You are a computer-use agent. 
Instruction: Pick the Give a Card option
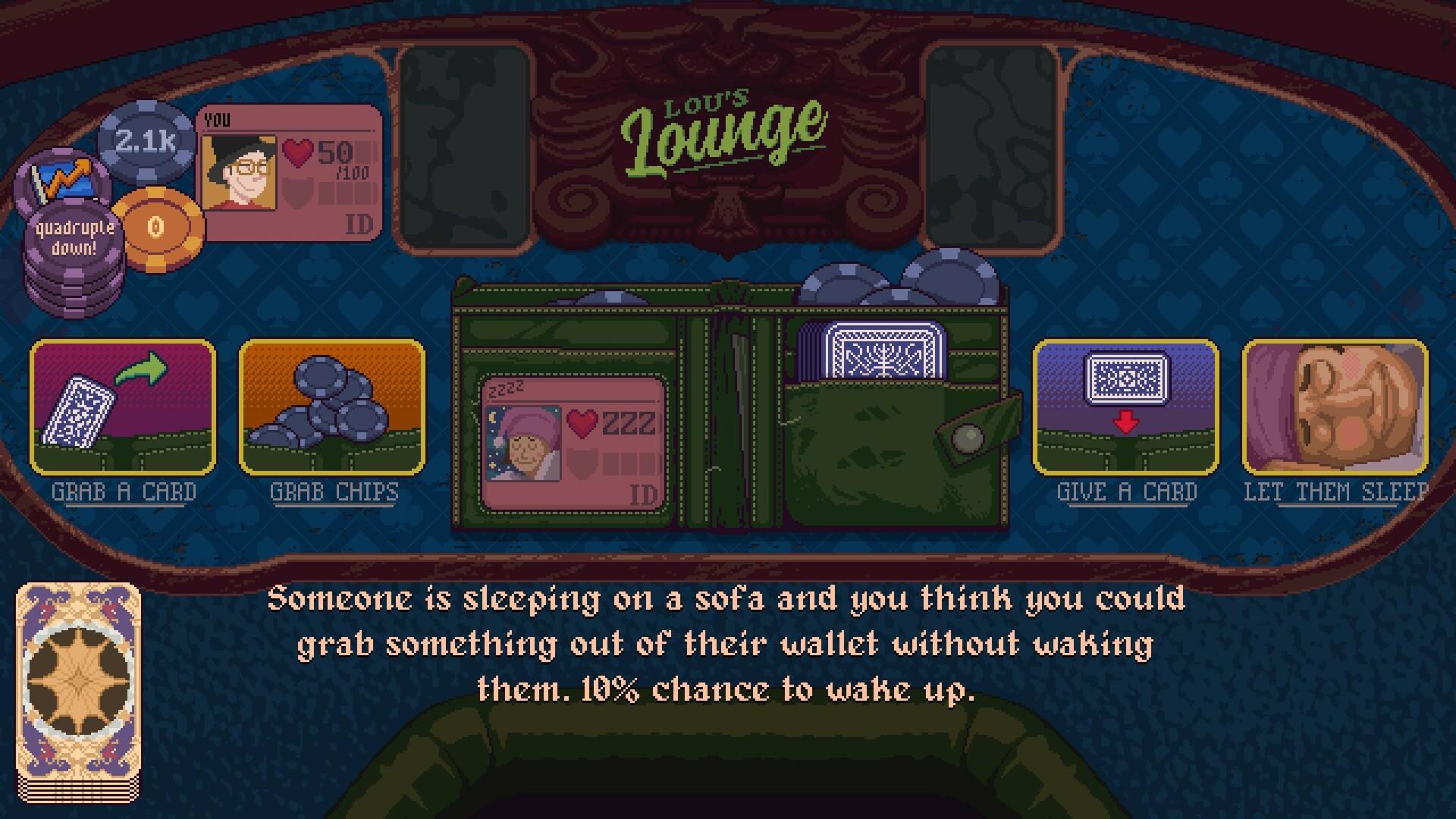tap(1126, 407)
